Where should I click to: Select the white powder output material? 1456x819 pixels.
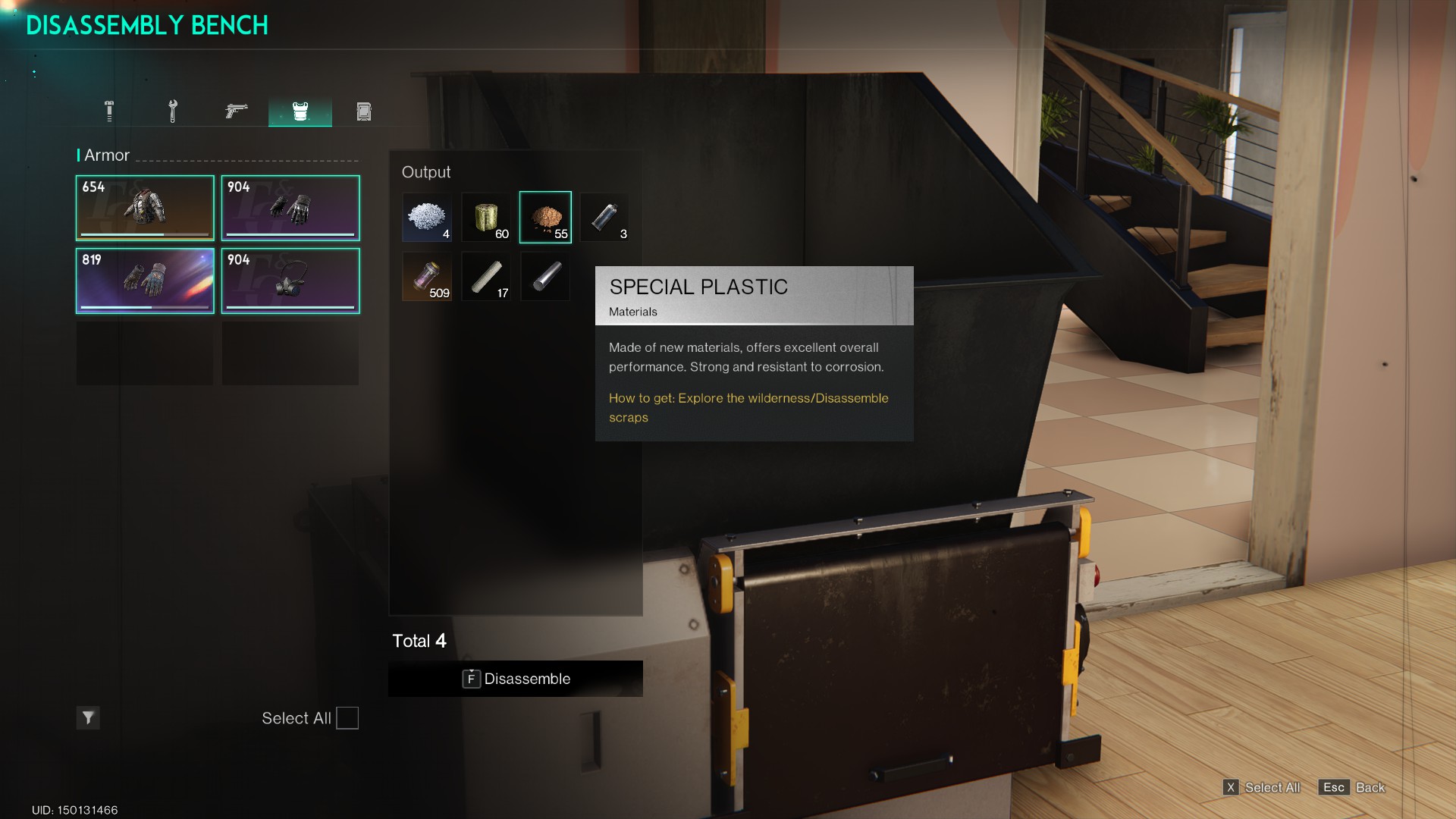pos(427,218)
